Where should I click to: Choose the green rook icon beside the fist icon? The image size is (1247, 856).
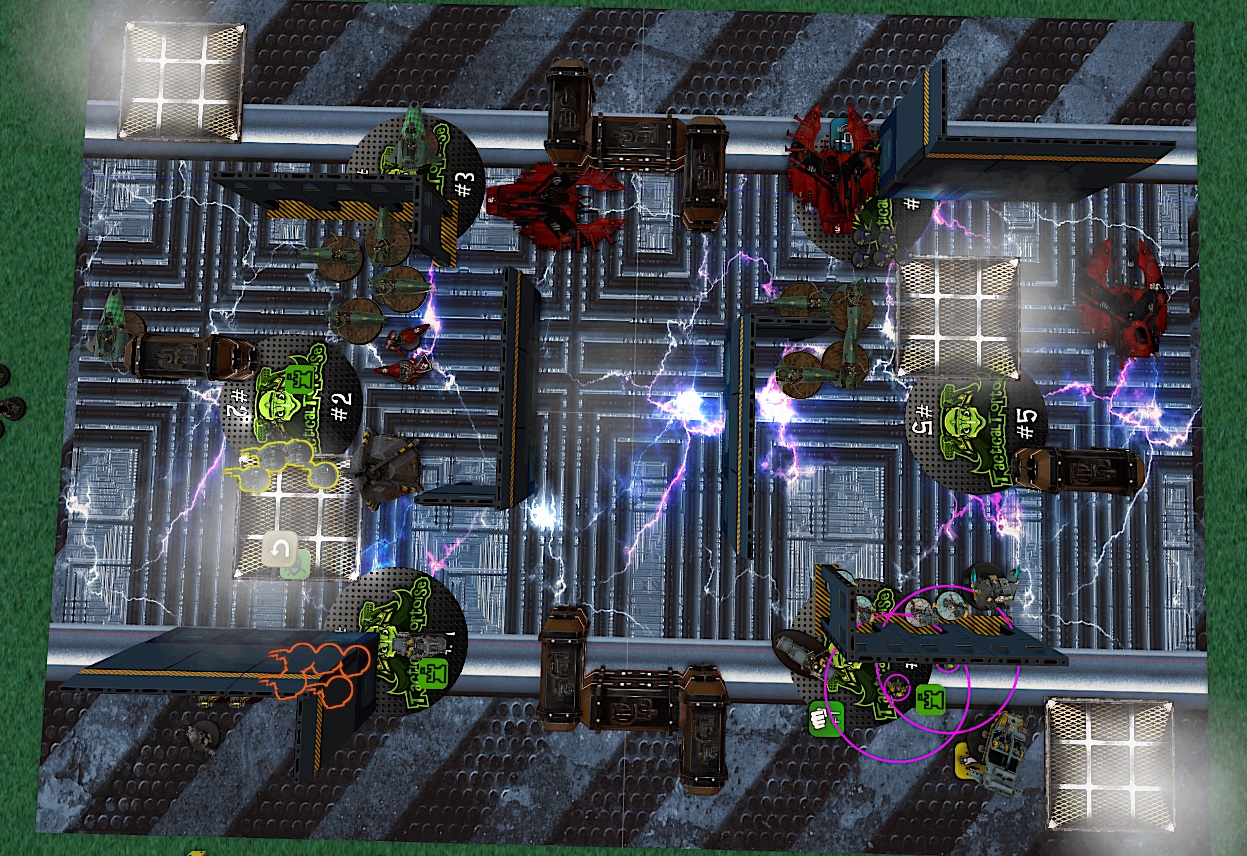click(x=930, y=700)
